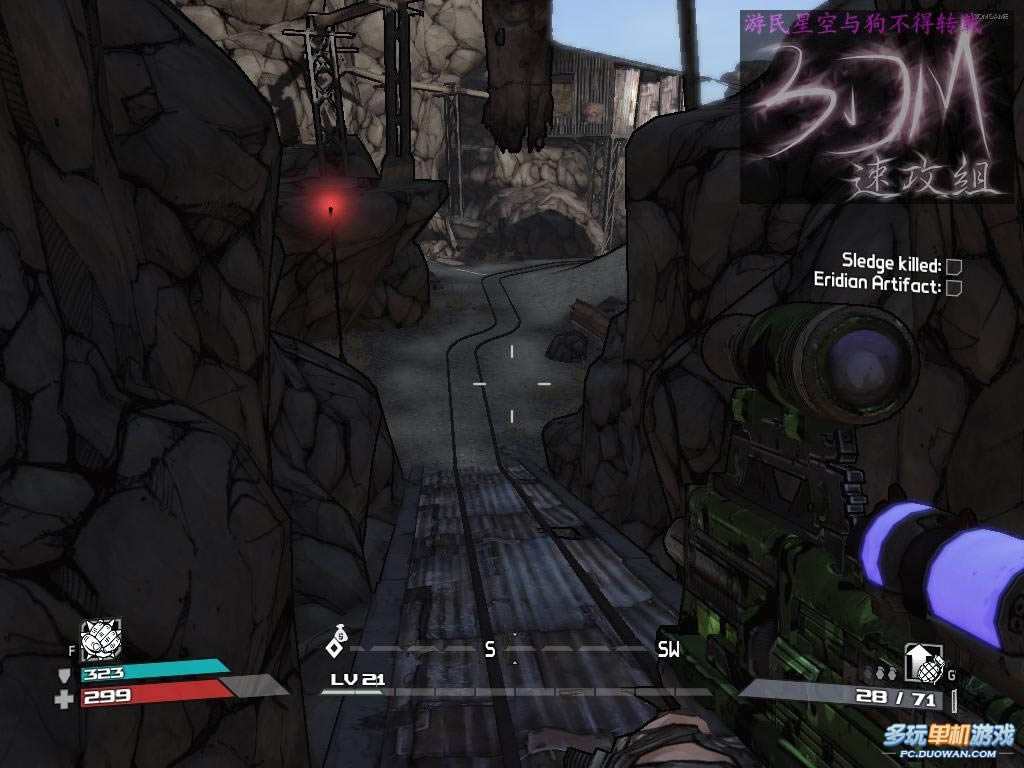
Task: Click the diamond waypoint marker on the compass
Action: point(336,646)
